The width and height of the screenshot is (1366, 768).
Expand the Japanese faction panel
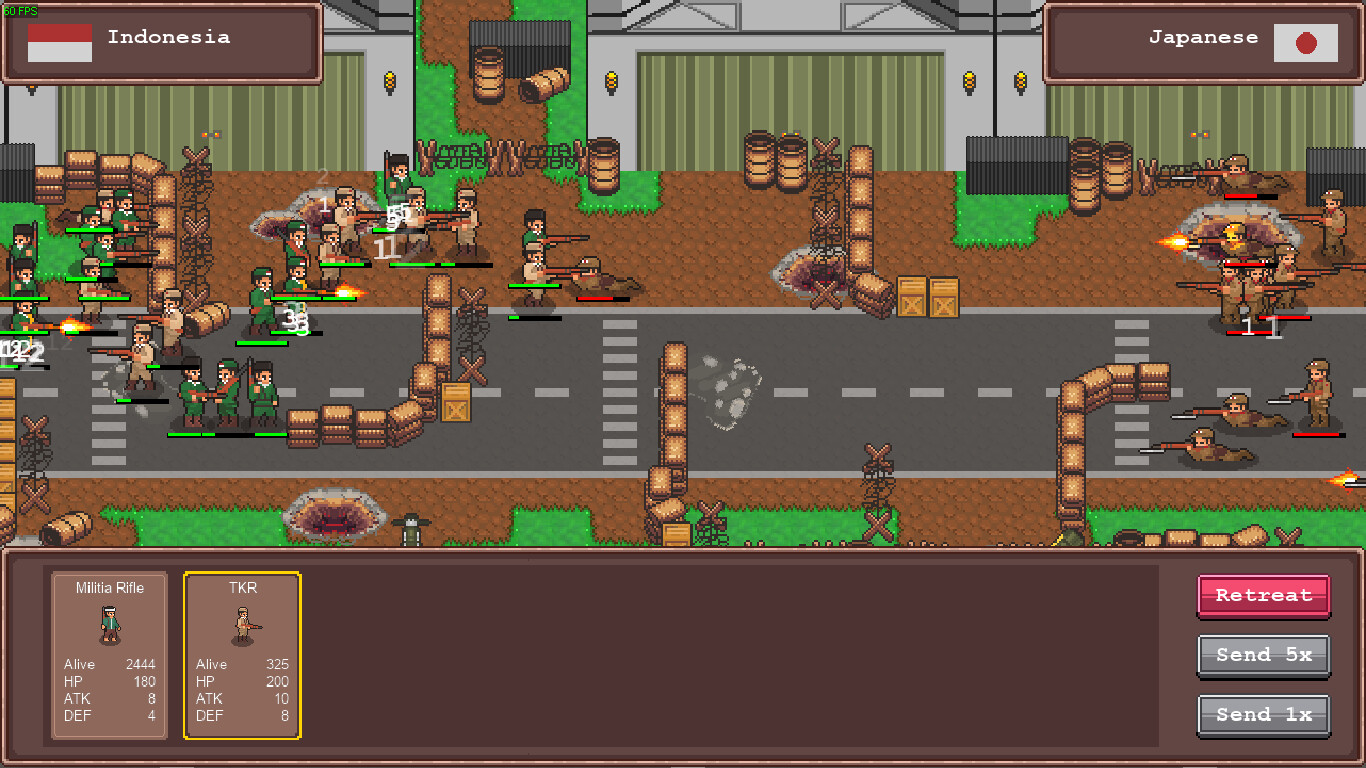click(1203, 41)
